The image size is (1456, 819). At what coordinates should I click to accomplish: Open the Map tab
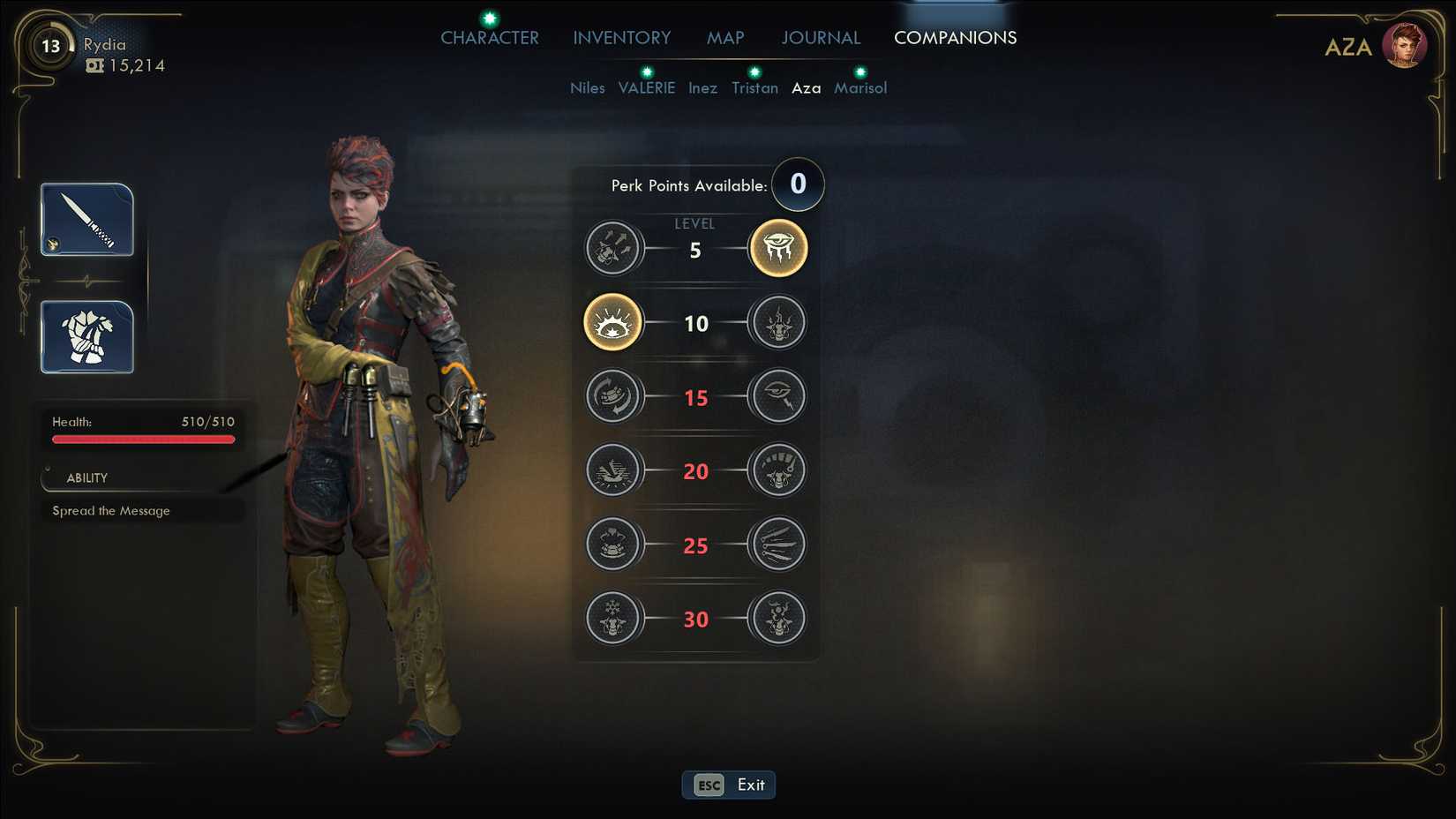point(725,38)
